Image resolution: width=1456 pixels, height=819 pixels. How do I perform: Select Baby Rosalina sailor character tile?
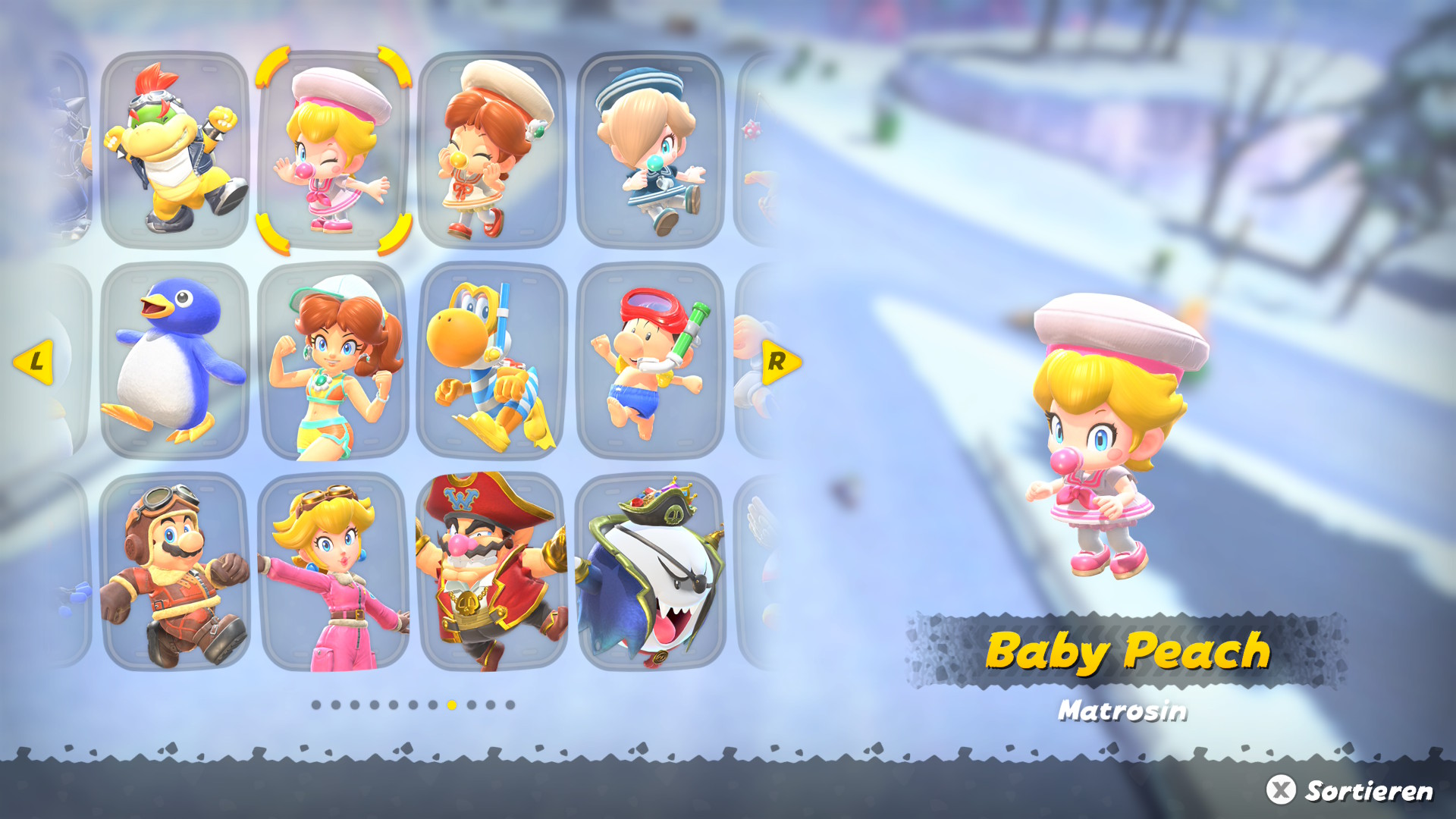650,149
